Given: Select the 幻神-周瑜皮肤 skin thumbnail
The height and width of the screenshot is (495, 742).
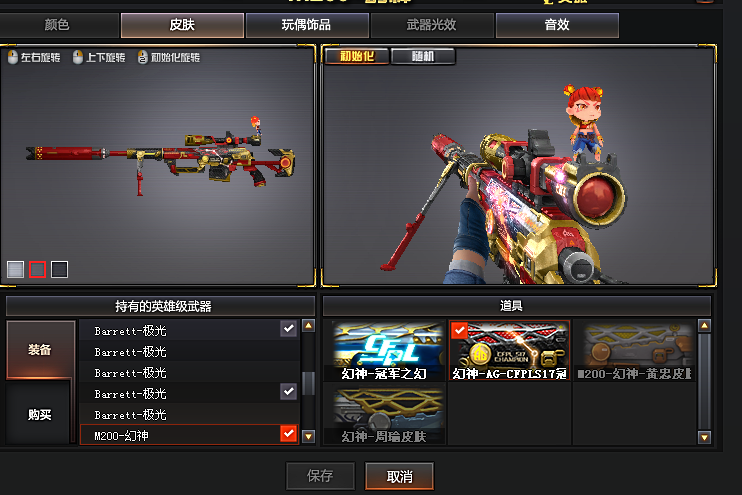Looking at the screenshot, I should 390,416.
